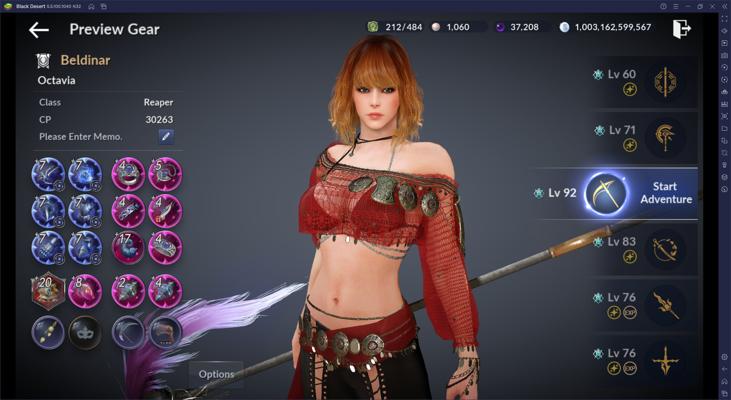This screenshot has width=731, height=400.
Task: Edit the memo with the pencil button
Action: (x=166, y=136)
